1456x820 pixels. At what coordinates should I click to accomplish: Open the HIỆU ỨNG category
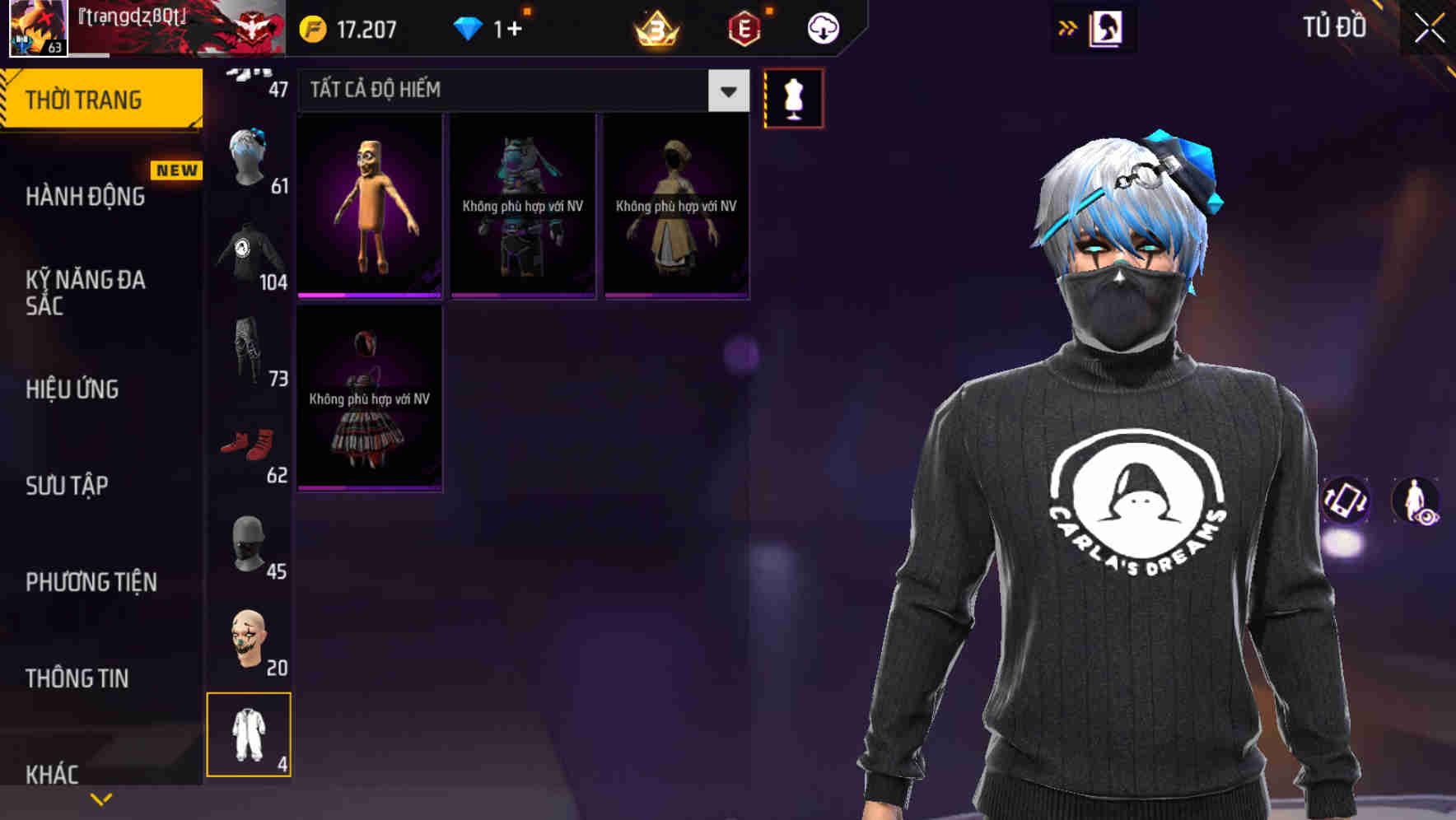[x=71, y=389]
